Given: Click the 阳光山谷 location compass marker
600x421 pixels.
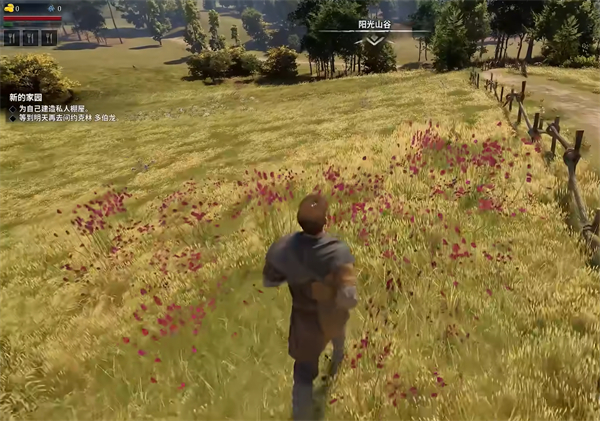Looking at the screenshot, I should [x=374, y=26].
